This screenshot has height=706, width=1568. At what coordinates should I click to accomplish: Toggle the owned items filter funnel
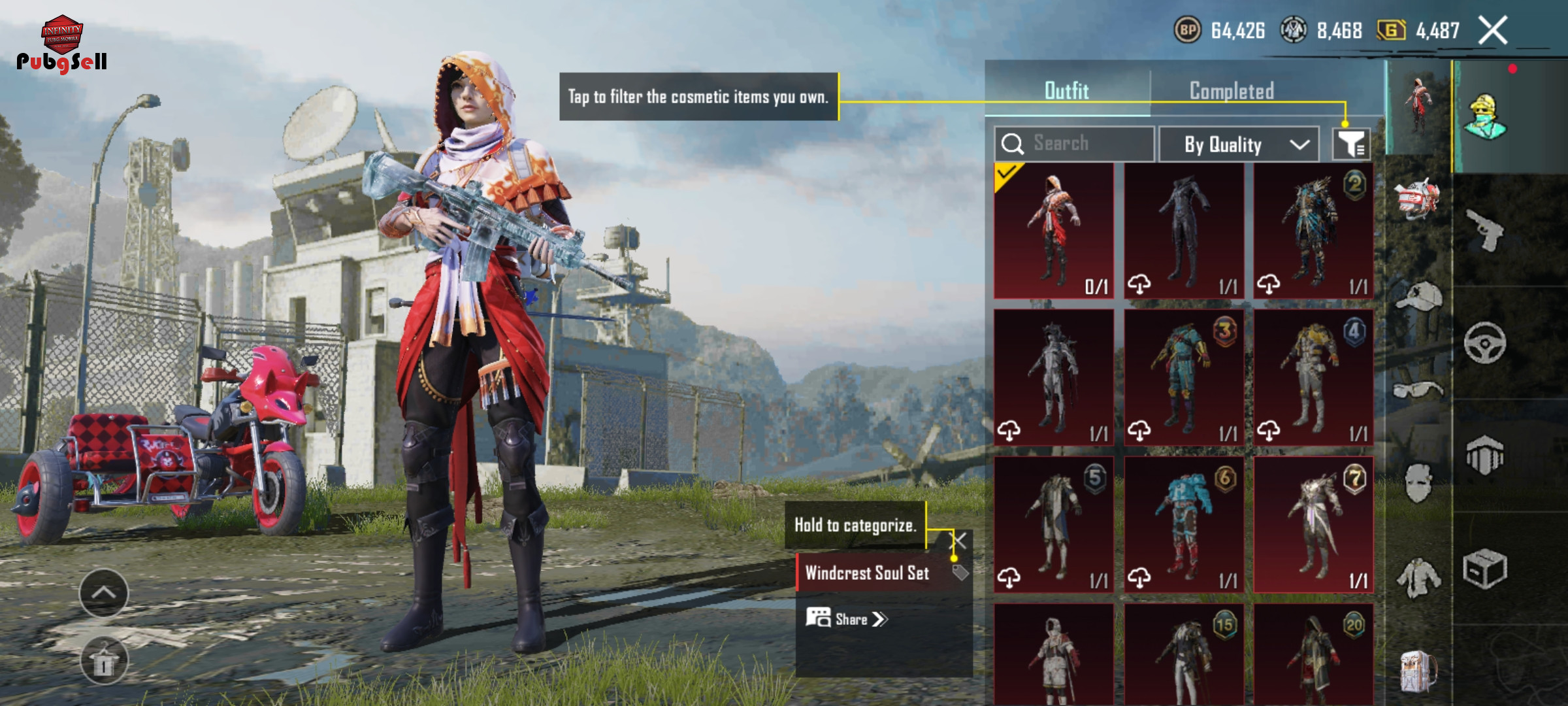1351,144
